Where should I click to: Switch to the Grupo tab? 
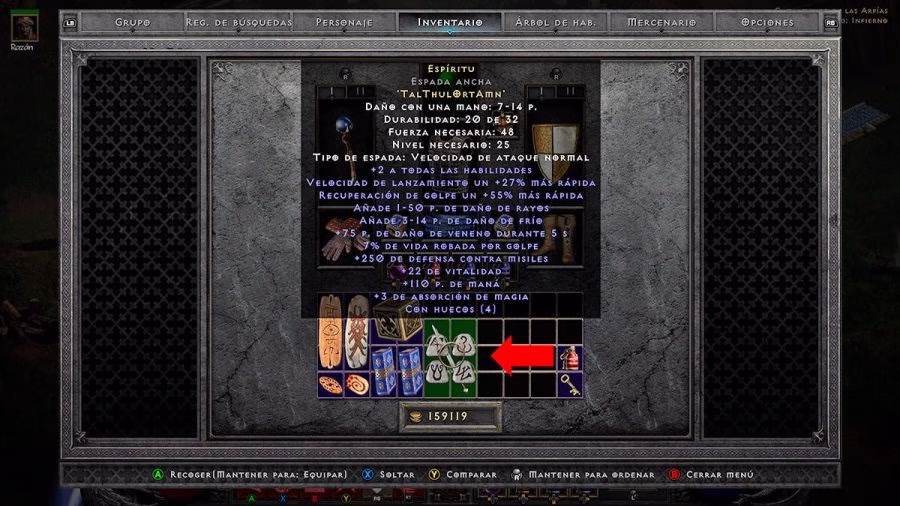point(132,22)
